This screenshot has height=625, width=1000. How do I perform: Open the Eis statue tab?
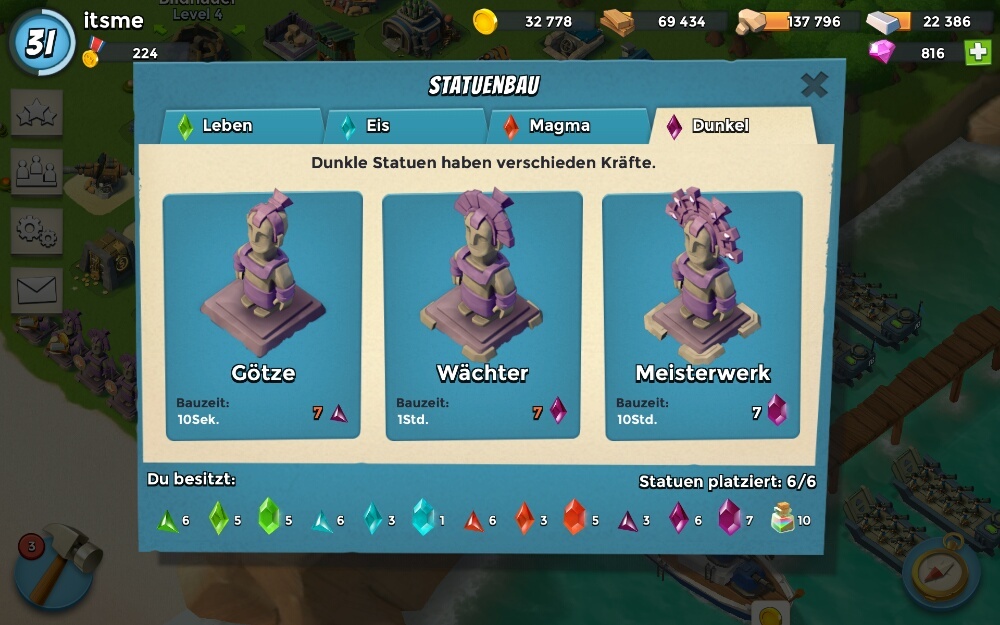click(403, 126)
